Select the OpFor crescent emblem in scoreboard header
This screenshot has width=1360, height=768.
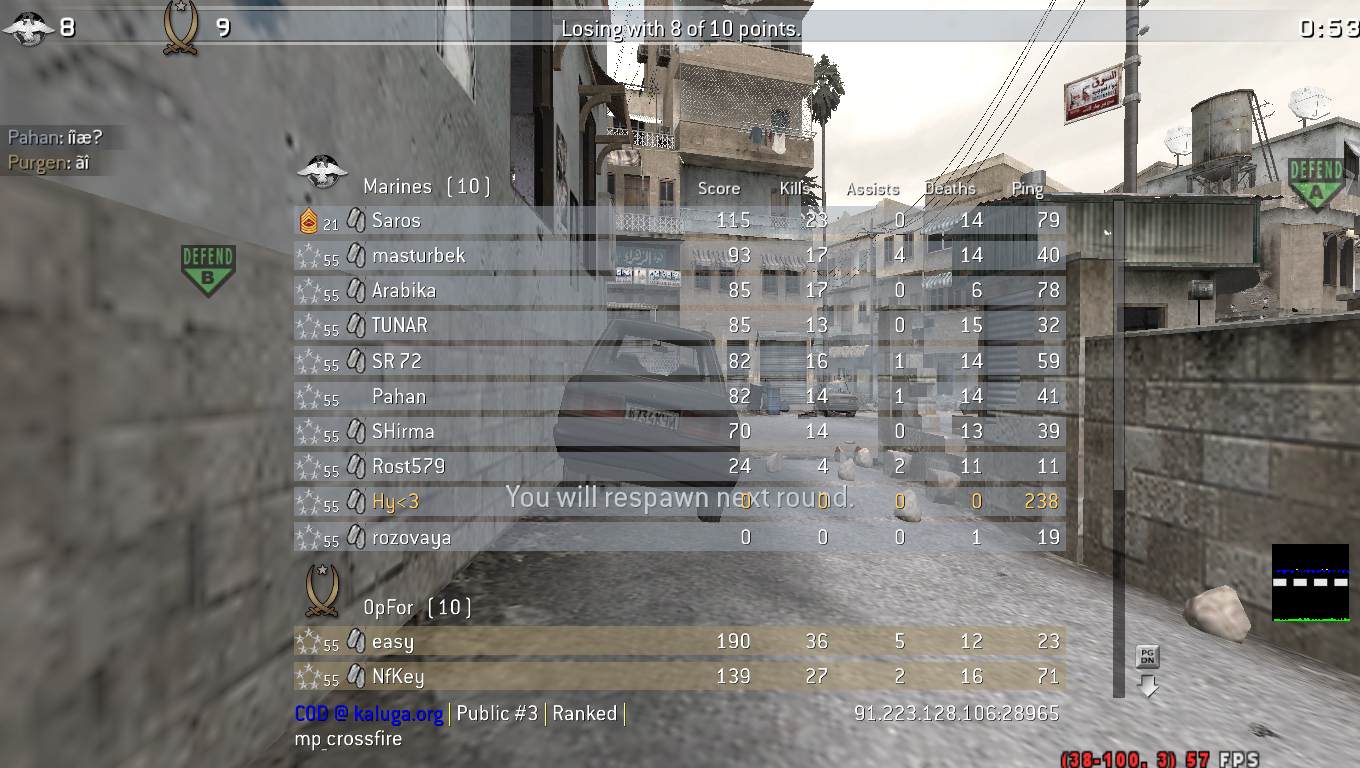pyautogui.click(x=321, y=590)
